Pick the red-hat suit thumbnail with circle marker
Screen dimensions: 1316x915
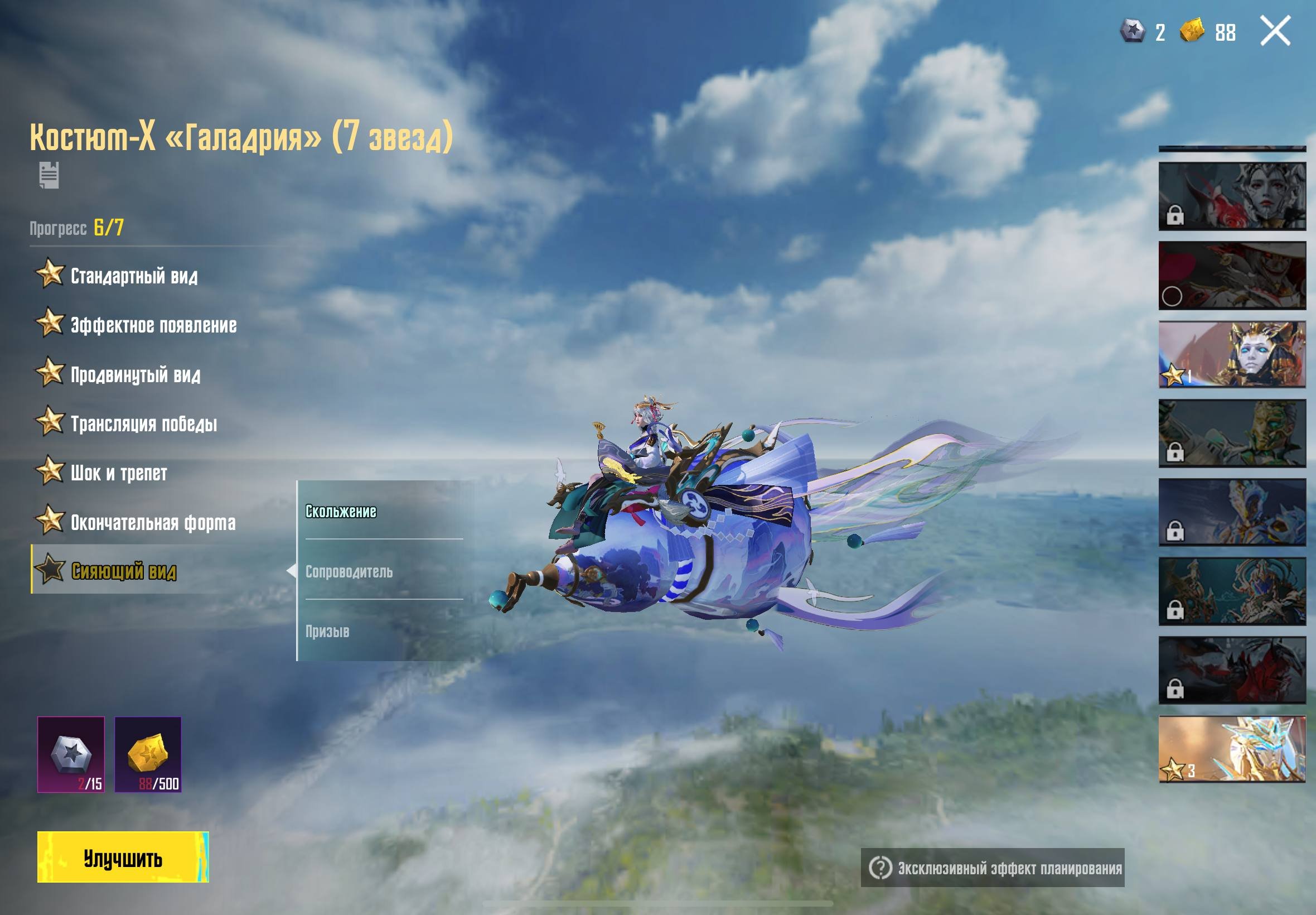pos(1232,276)
